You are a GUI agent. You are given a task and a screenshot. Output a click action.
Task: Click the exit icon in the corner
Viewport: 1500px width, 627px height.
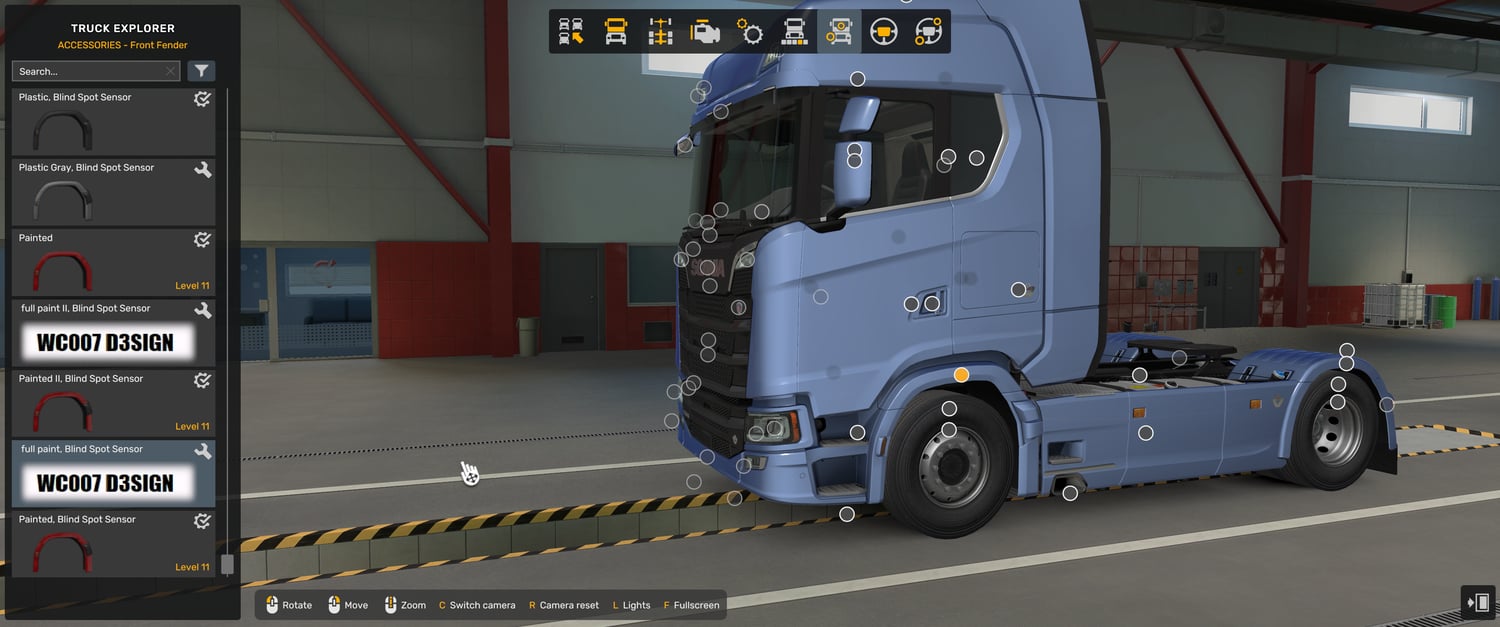pyautogui.click(x=1477, y=602)
